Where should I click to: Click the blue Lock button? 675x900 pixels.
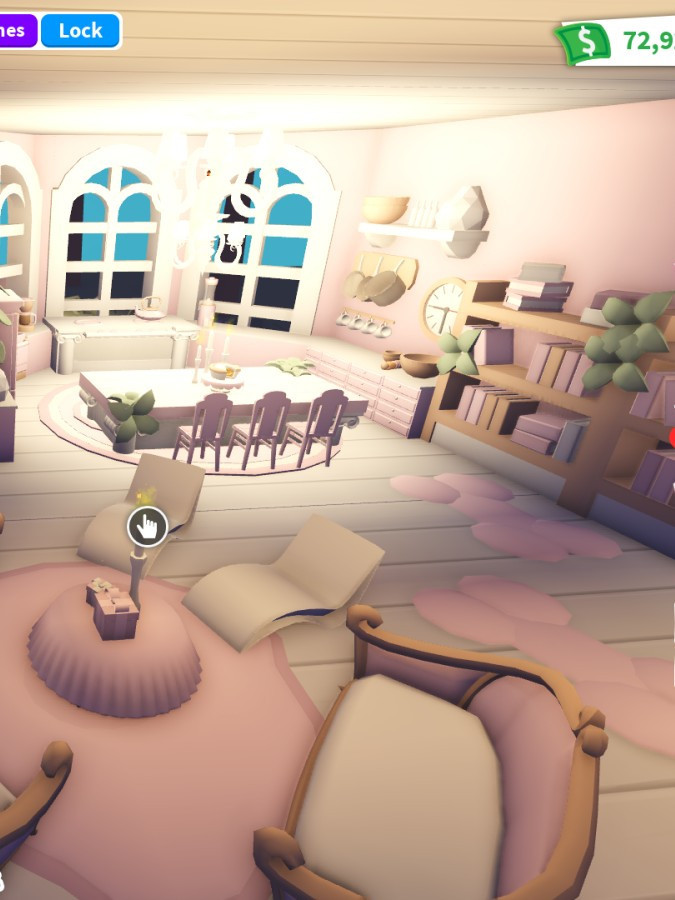(80, 31)
